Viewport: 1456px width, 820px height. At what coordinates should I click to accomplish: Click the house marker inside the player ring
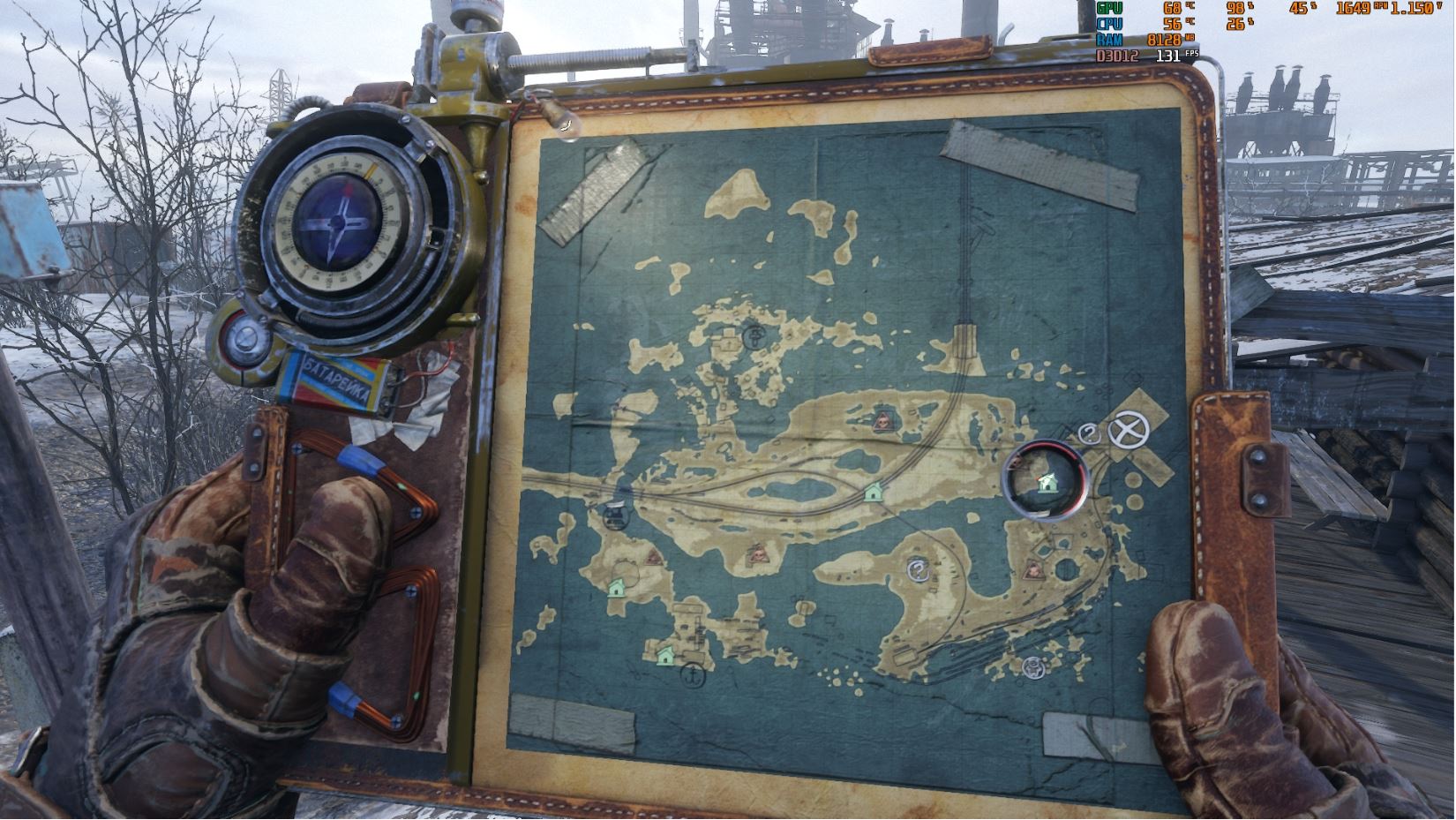[1047, 482]
